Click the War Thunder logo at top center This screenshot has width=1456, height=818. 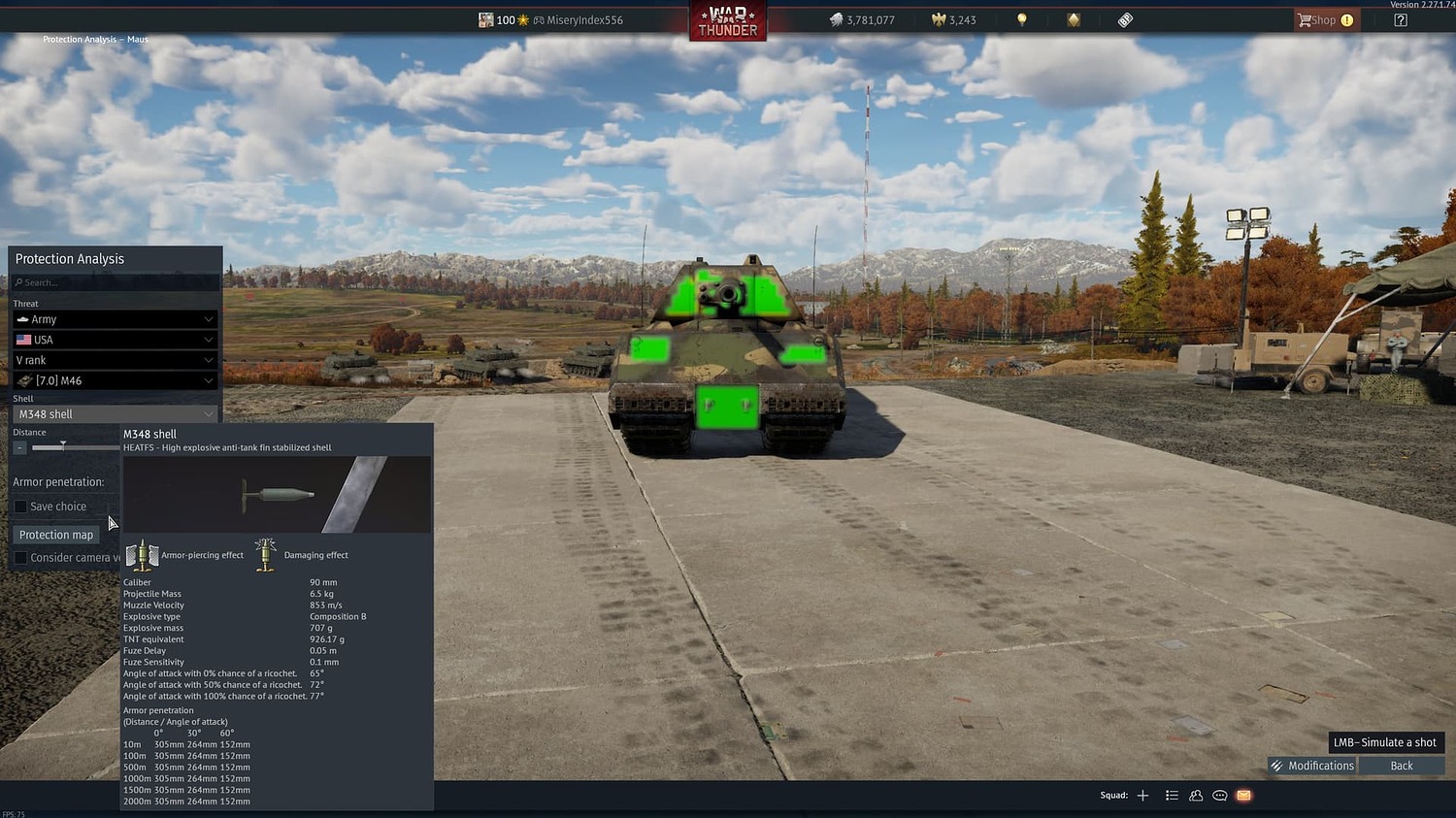(x=727, y=19)
